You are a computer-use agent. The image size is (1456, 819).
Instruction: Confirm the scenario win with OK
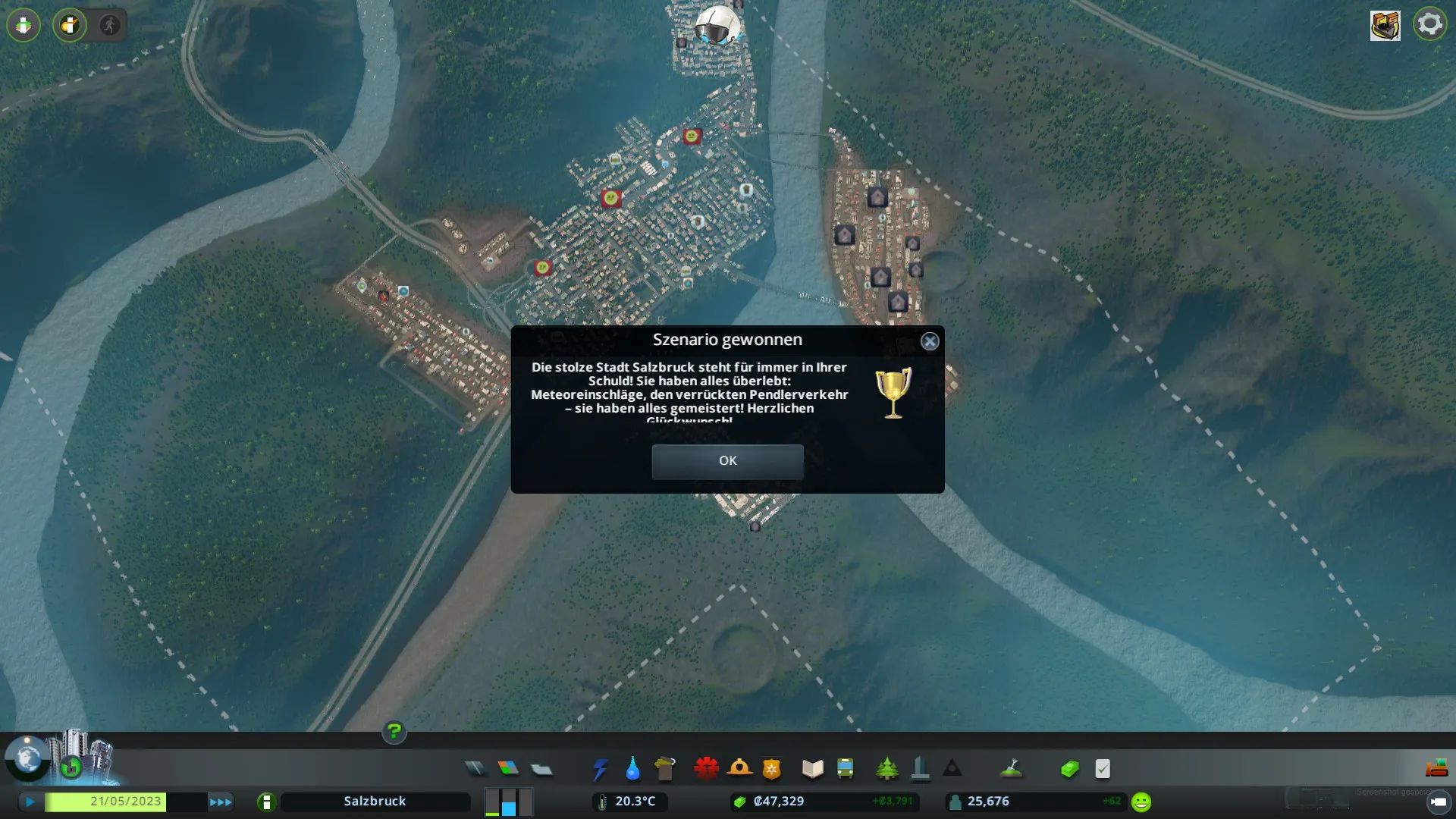[x=727, y=461]
